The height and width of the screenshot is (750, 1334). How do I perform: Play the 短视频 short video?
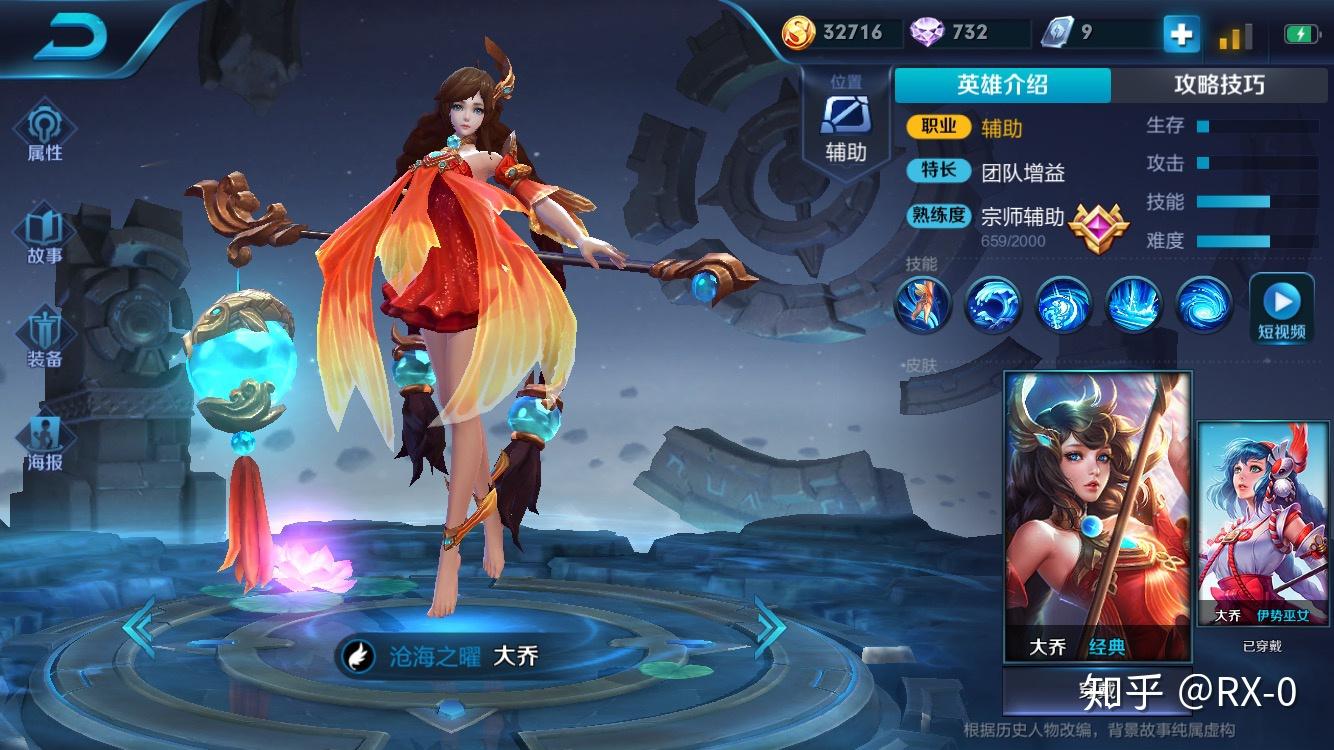click(1281, 308)
